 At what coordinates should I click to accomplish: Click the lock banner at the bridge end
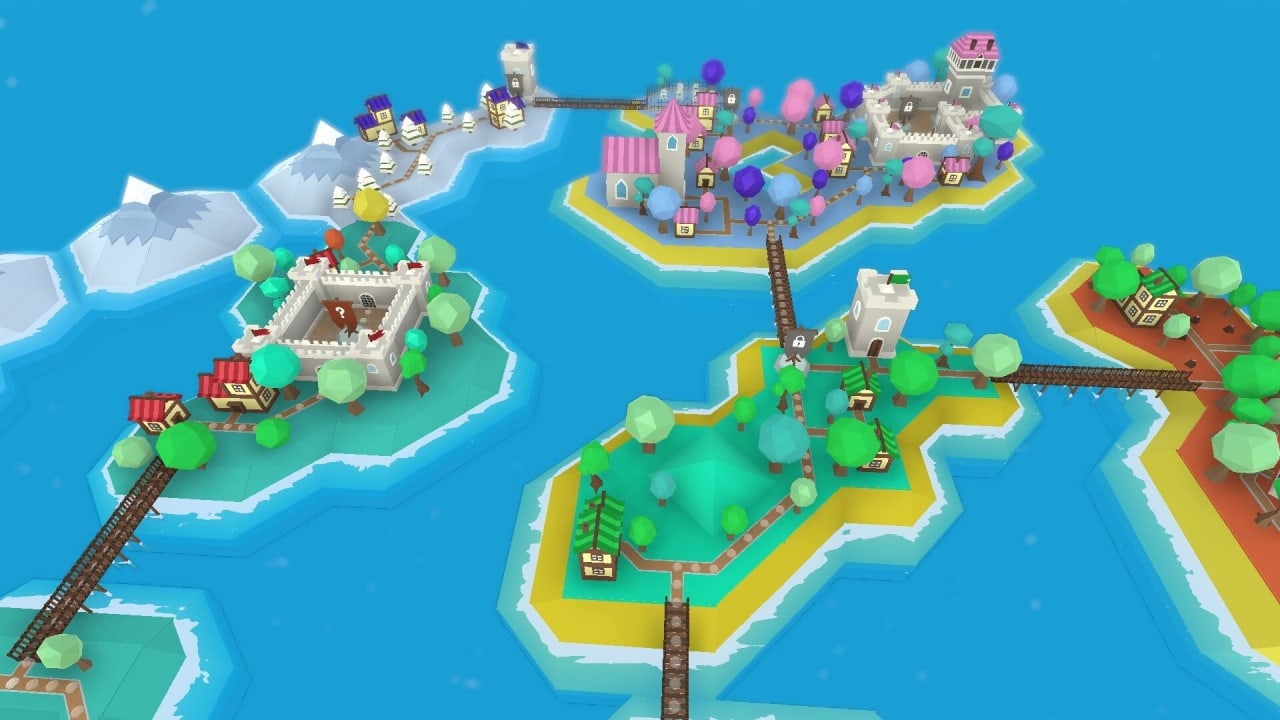point(798,343)
